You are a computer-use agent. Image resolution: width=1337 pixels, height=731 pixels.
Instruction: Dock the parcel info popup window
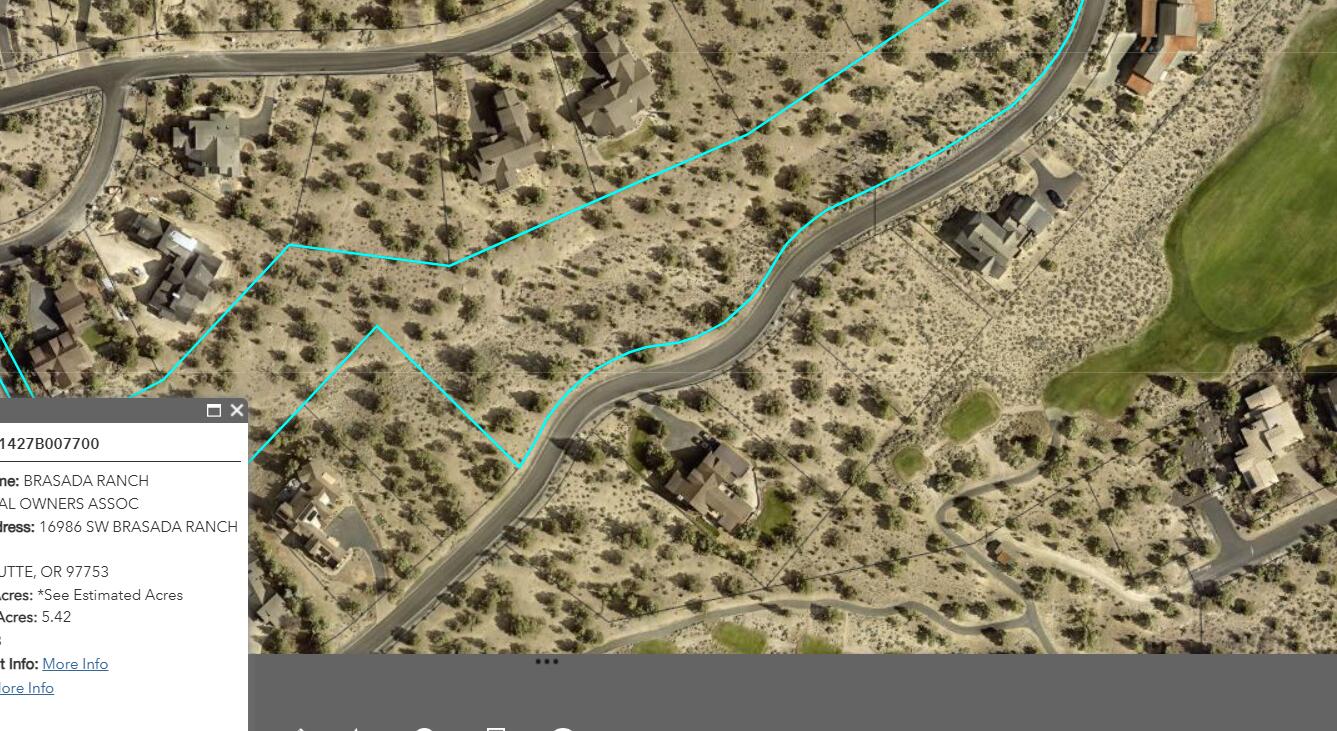(x=213, y=410)
